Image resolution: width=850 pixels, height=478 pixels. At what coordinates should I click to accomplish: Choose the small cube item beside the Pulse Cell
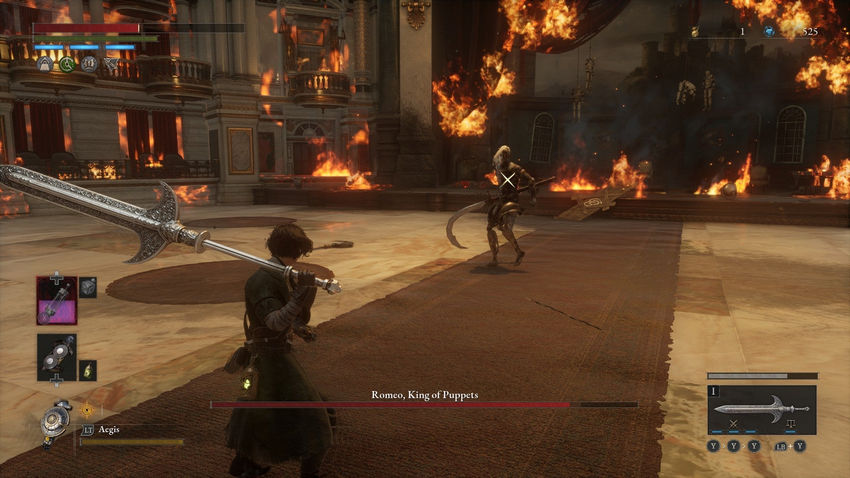(x=88, y=288)
